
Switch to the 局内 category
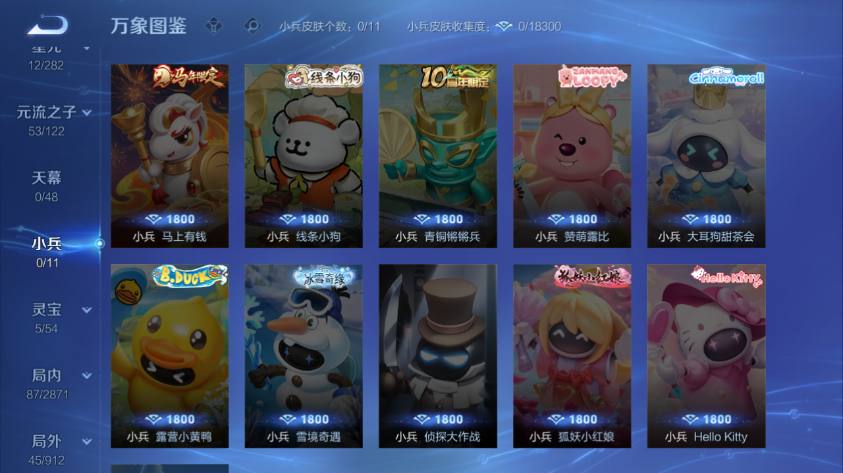pyautogui.click(x=47, y=376)
